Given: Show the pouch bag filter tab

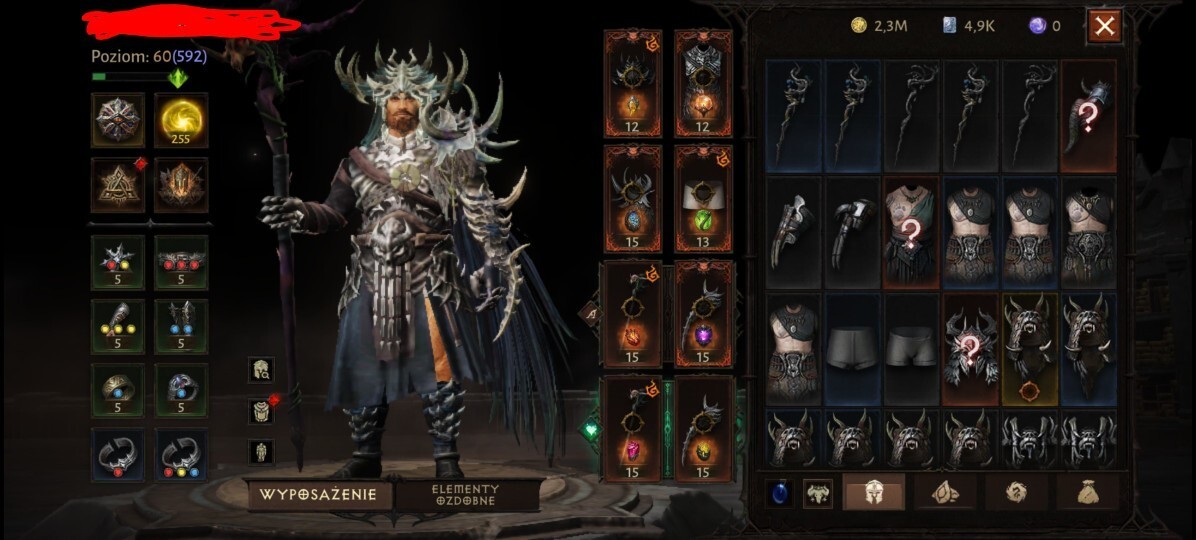Looking at the screenshot, I should (x=1088, y=492).
